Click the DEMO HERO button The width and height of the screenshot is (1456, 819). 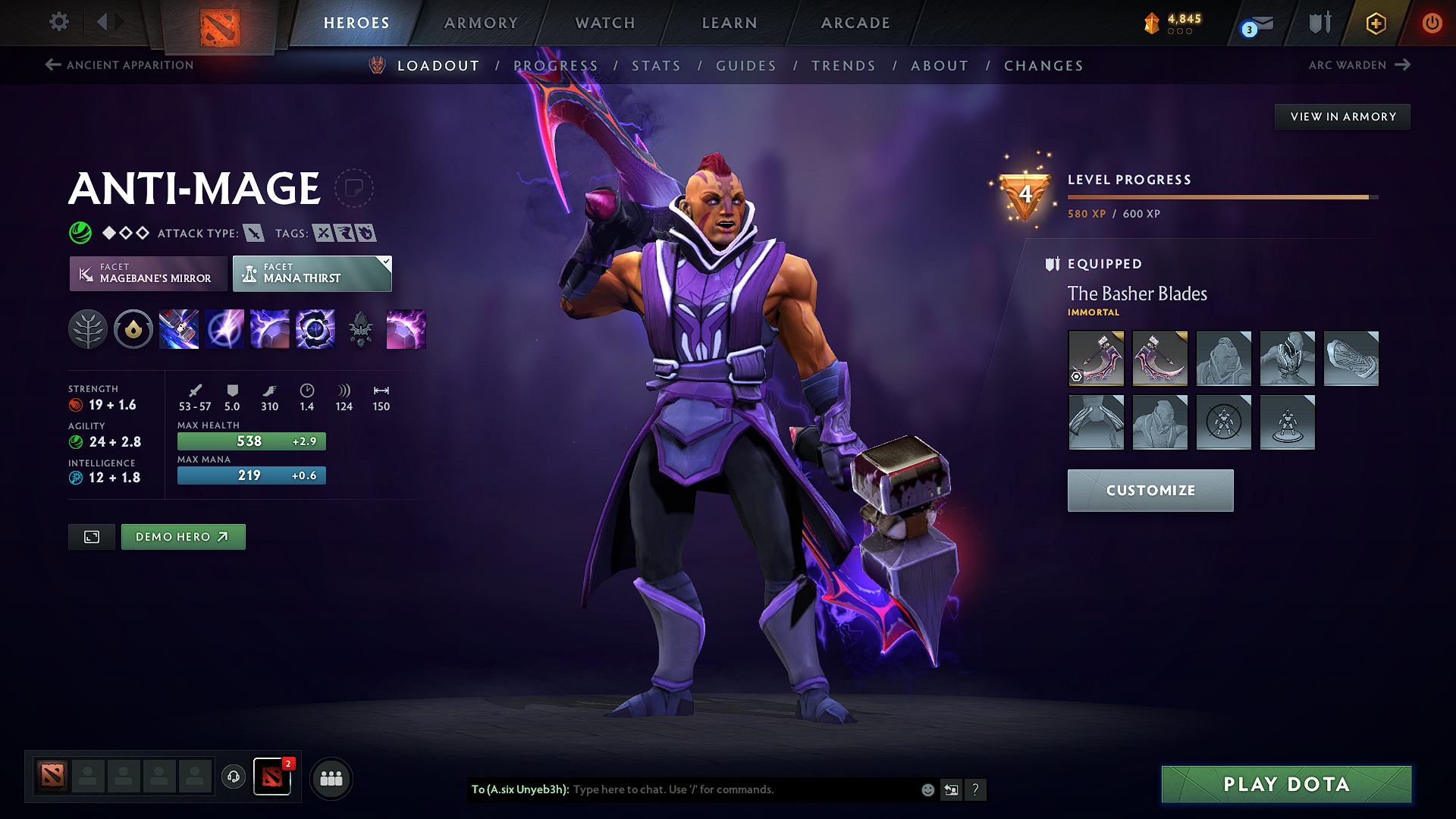[x=183, y=536]
